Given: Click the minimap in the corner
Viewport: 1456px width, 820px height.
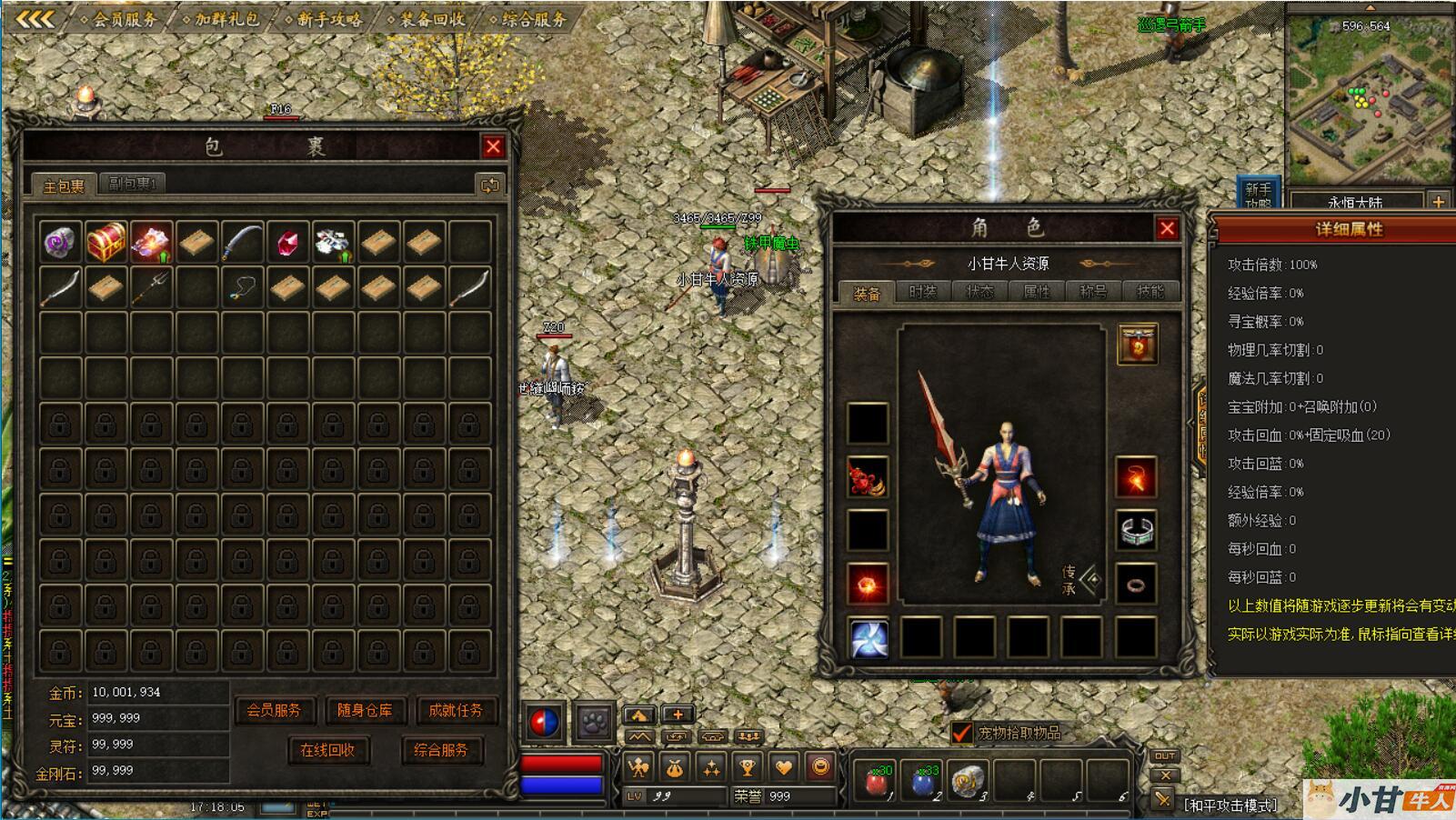Looking at the screenshot, I should click(x=1367, y=102).
